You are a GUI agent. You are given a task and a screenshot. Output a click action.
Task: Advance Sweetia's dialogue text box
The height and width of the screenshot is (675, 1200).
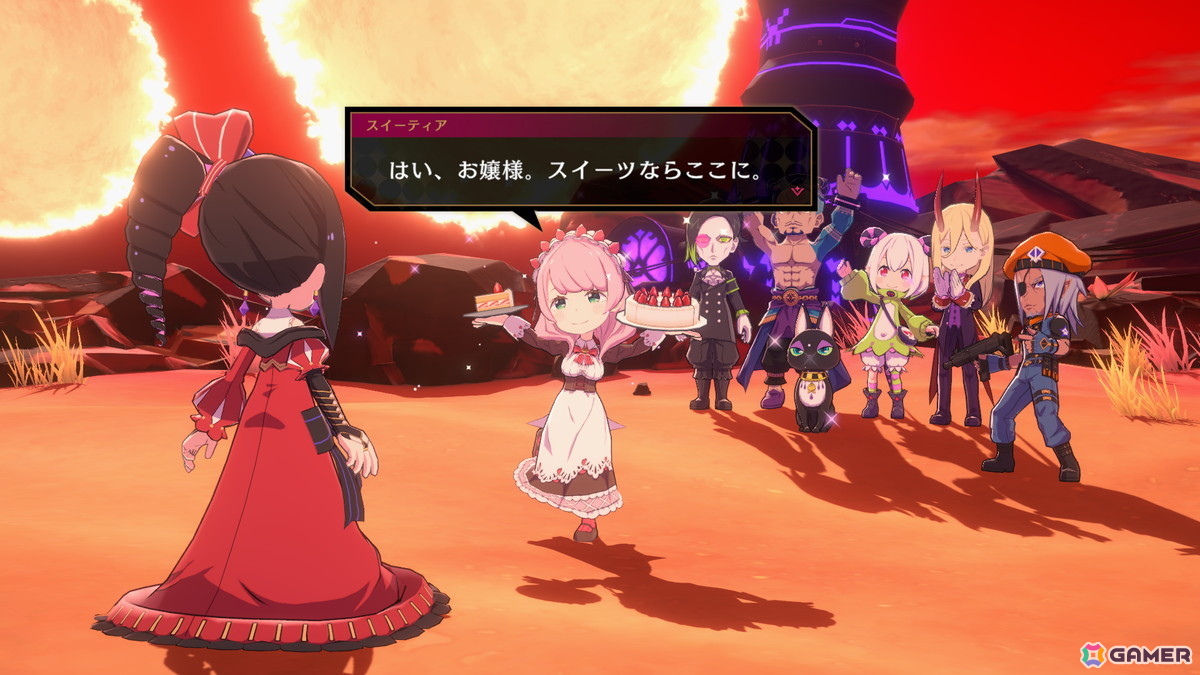coord(580,168)
